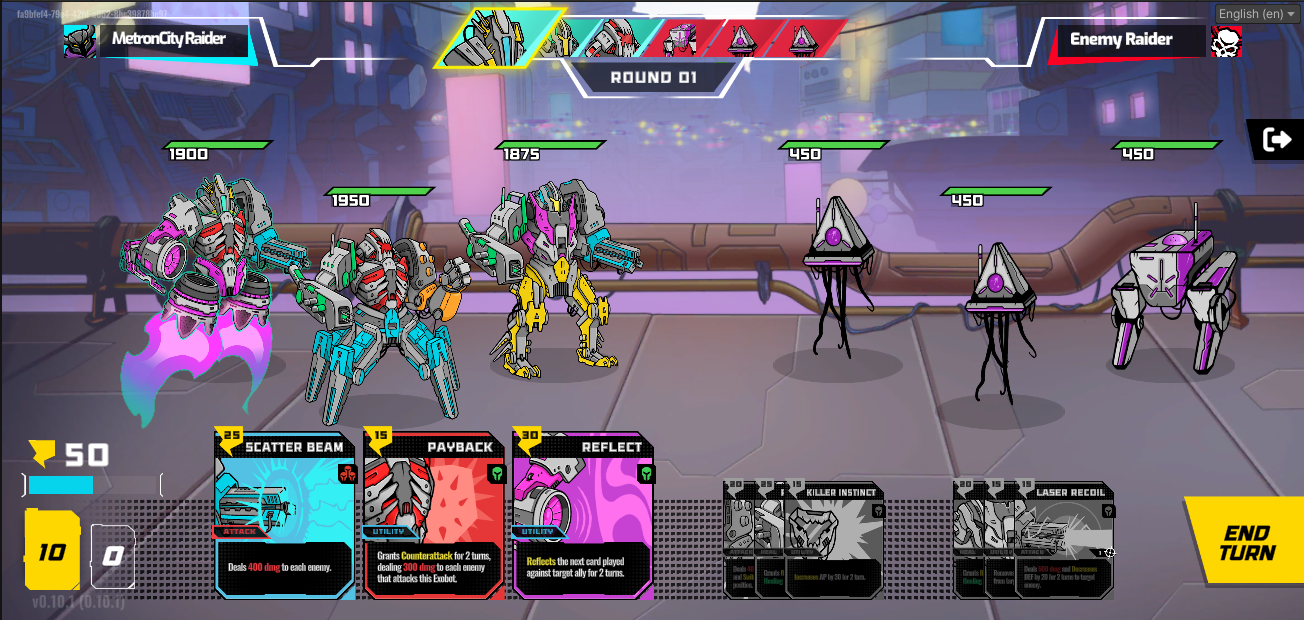
Task: Open the English (en) language dropdown
Action: tap(1256, 13)
